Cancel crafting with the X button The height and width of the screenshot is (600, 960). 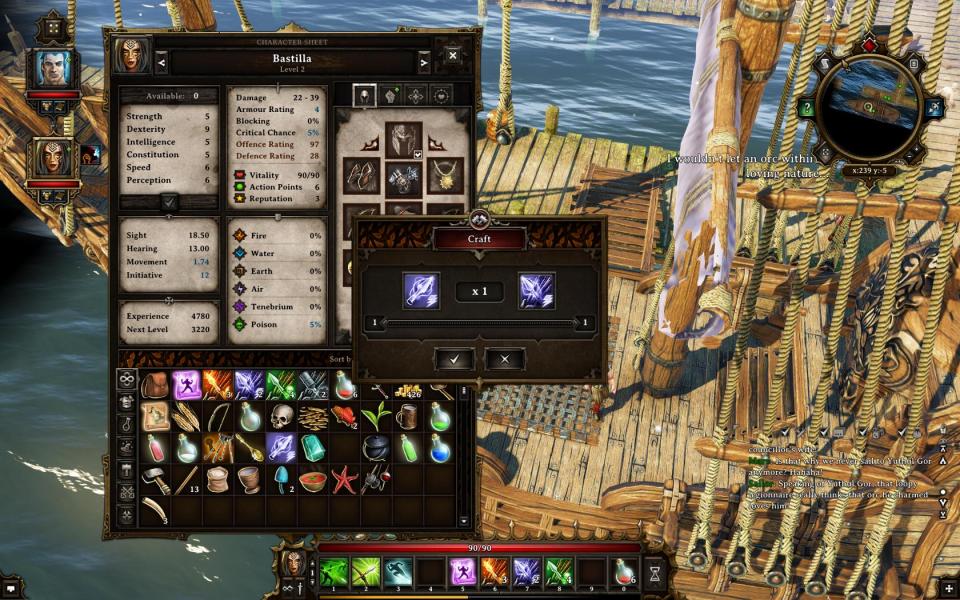pos(505,359)
